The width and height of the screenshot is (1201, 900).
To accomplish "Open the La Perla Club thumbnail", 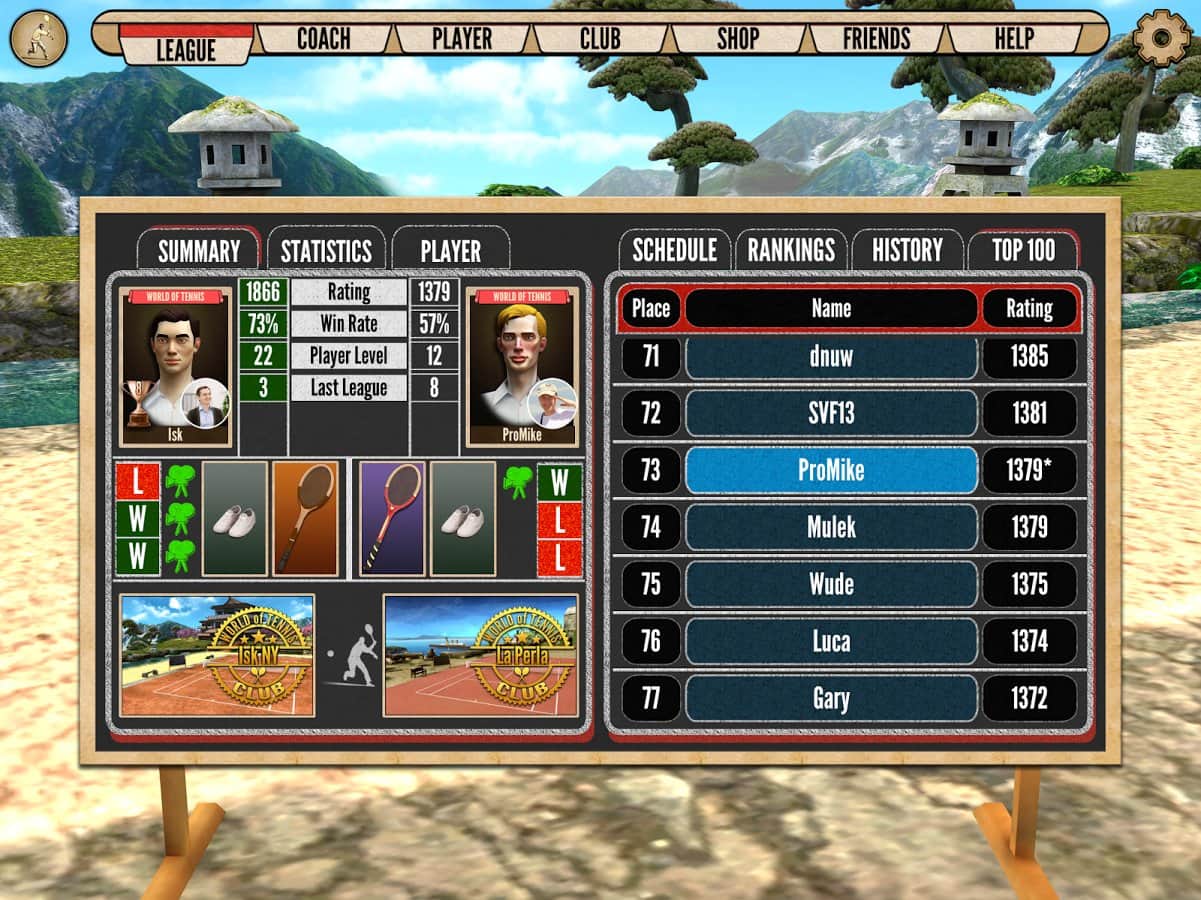I will point(481,656).
